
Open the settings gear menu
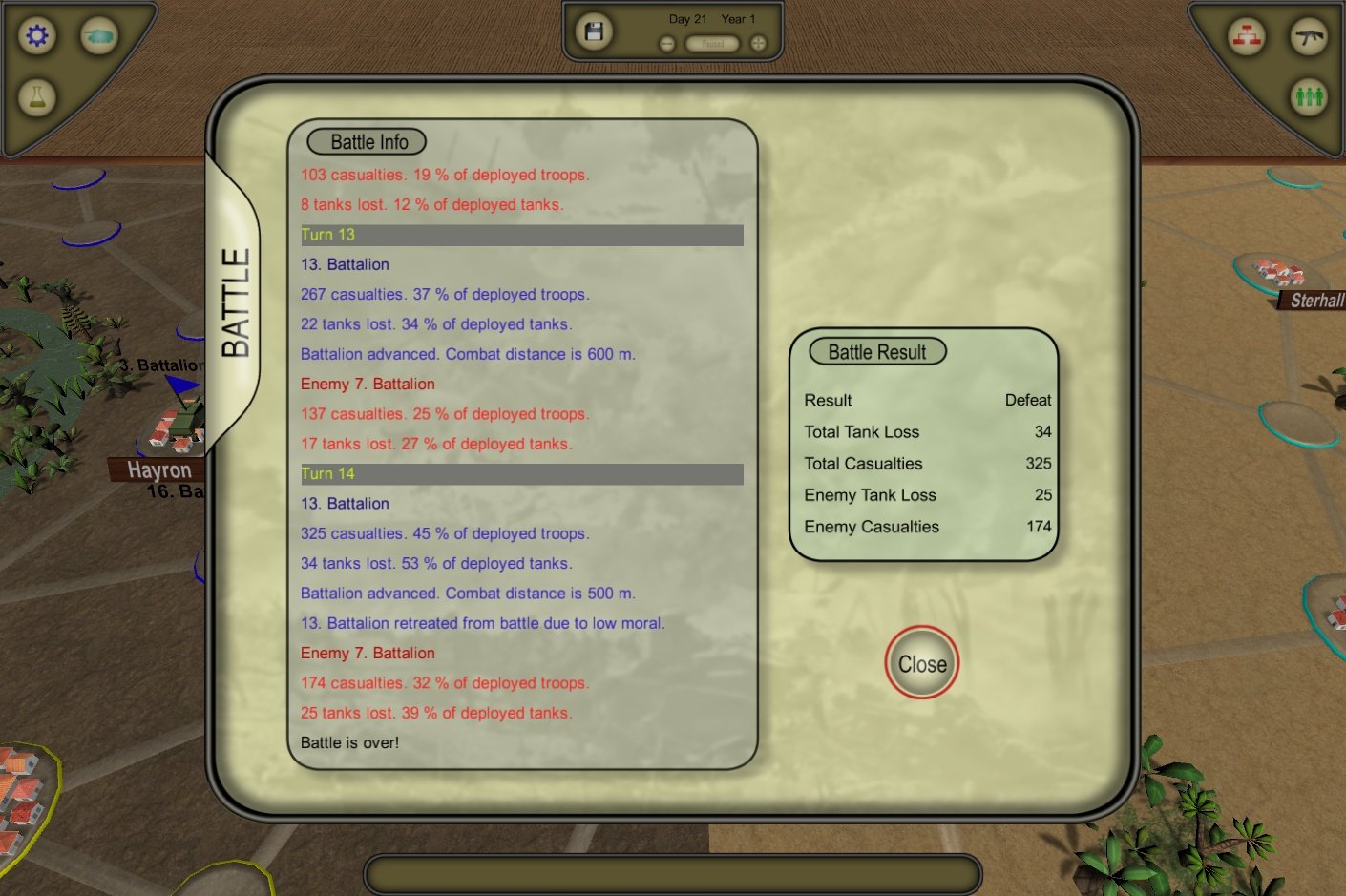click(x=36, y=35)
